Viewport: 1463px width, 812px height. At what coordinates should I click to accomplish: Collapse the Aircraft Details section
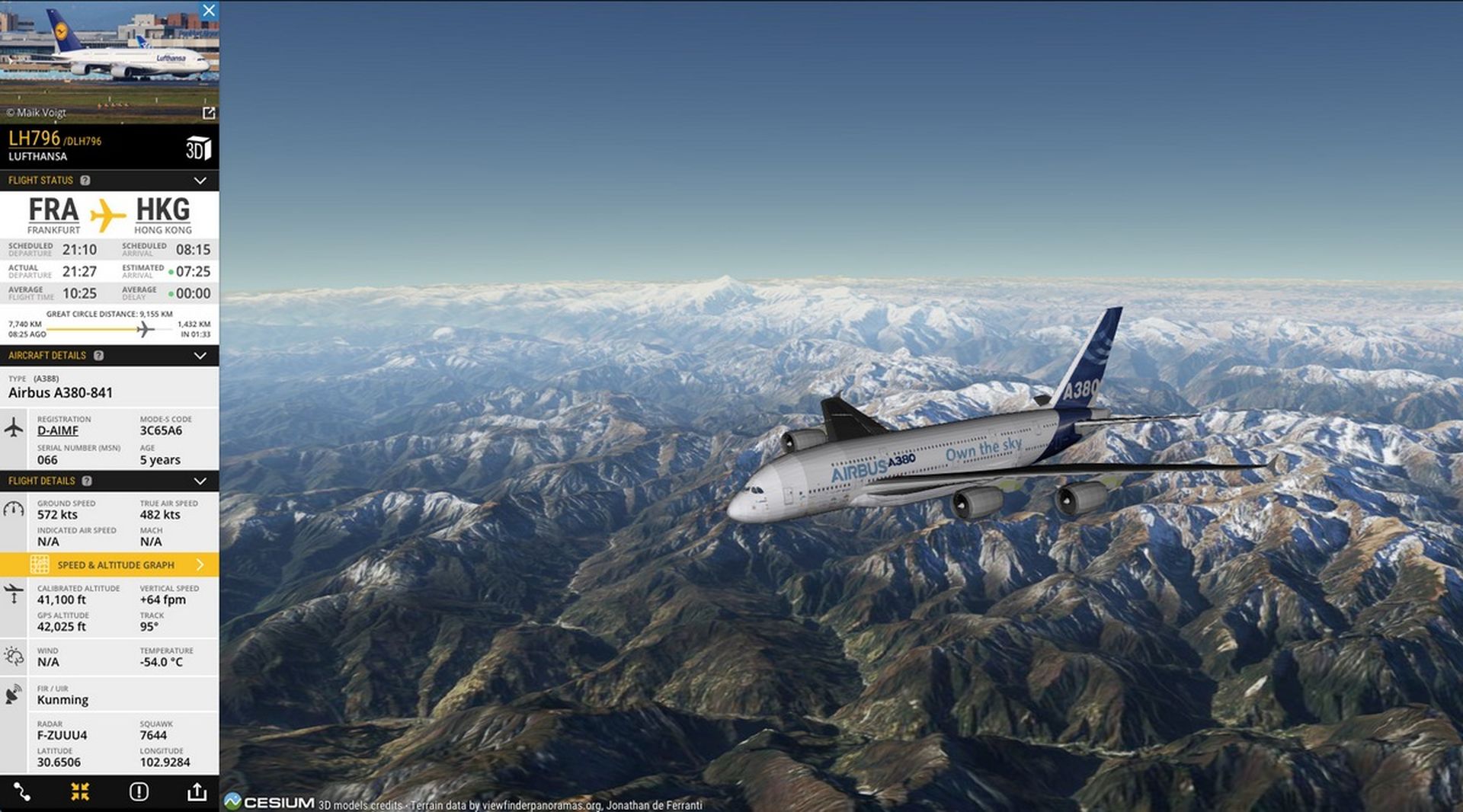(x=200, y=356)
